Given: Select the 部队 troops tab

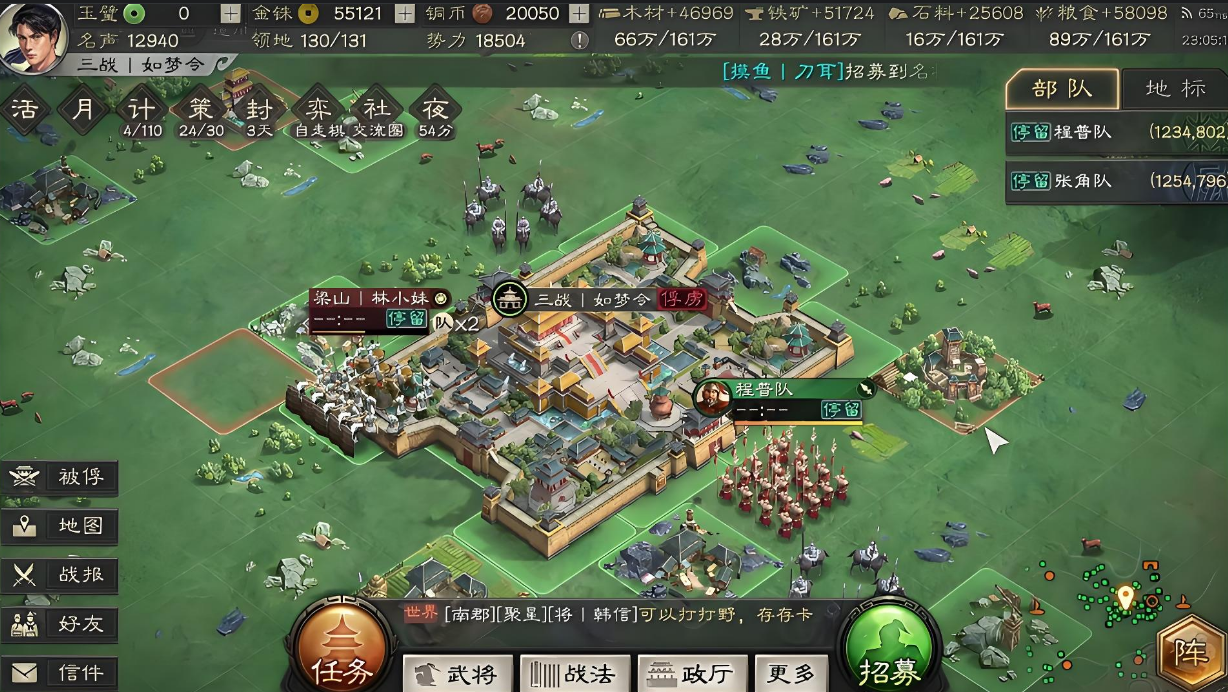Looking at the screenshot, I should [1062, 89].
